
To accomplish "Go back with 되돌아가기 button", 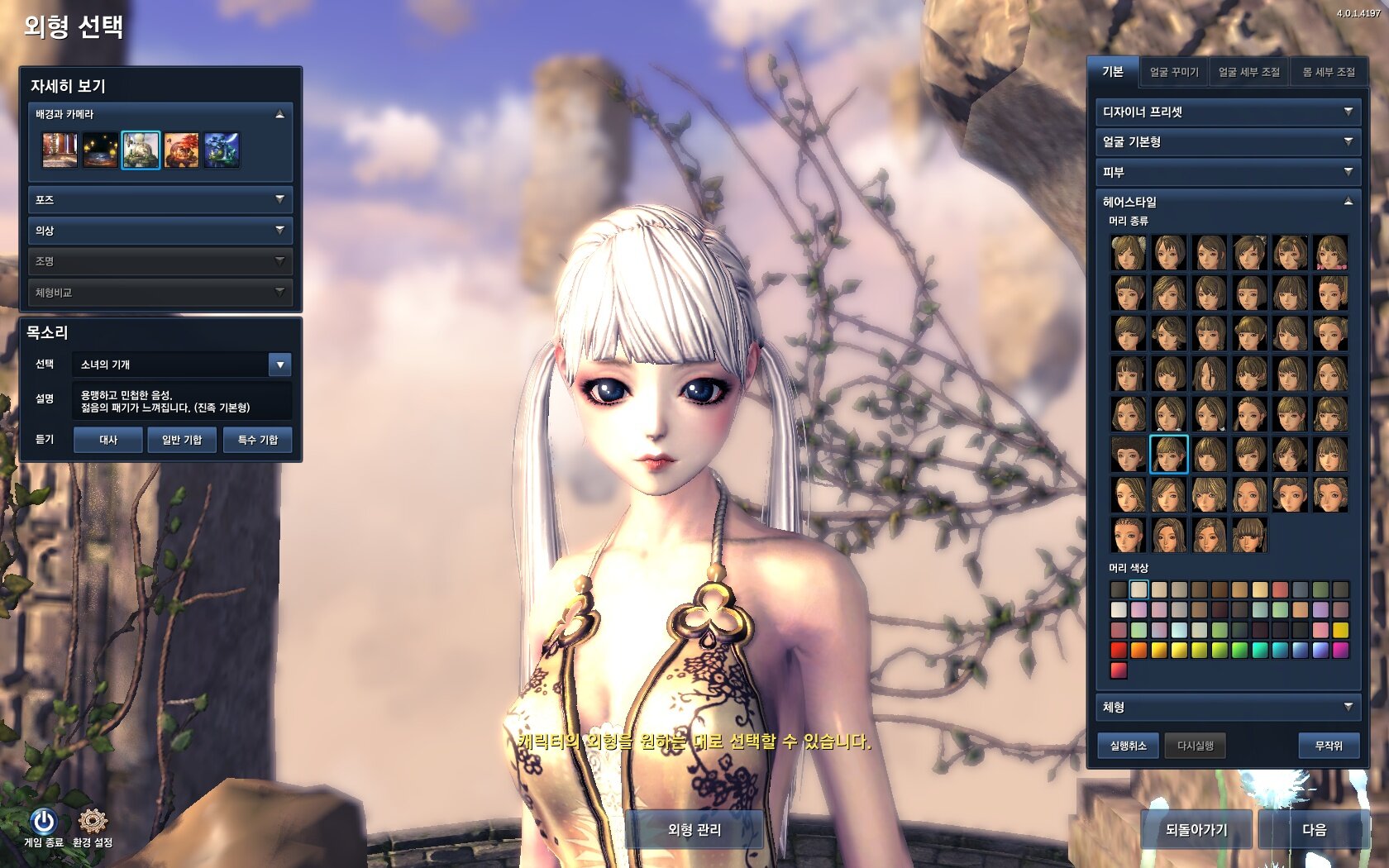I will [x=1196, y=829].
